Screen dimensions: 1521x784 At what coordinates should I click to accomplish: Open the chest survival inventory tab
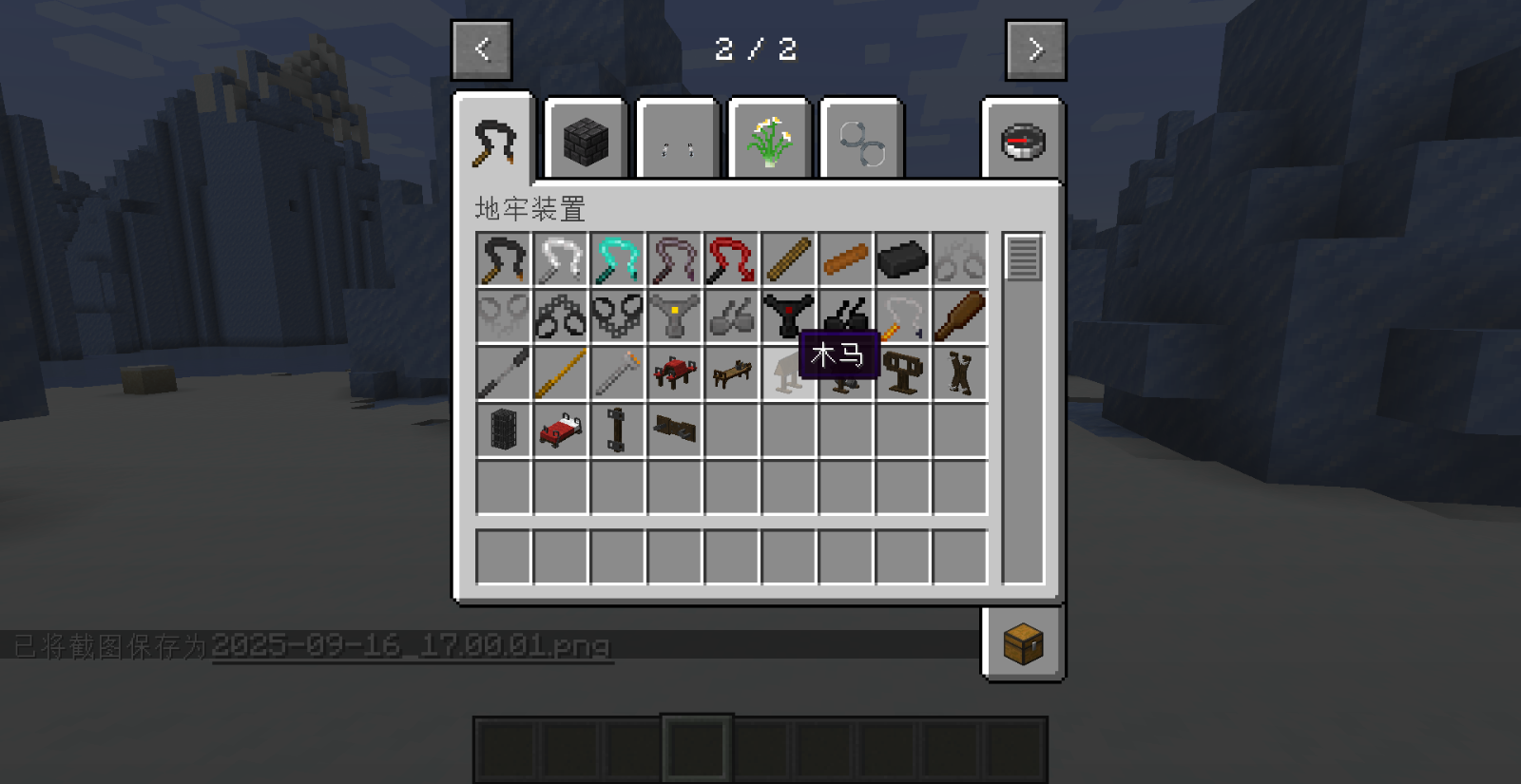[1023, 643]
